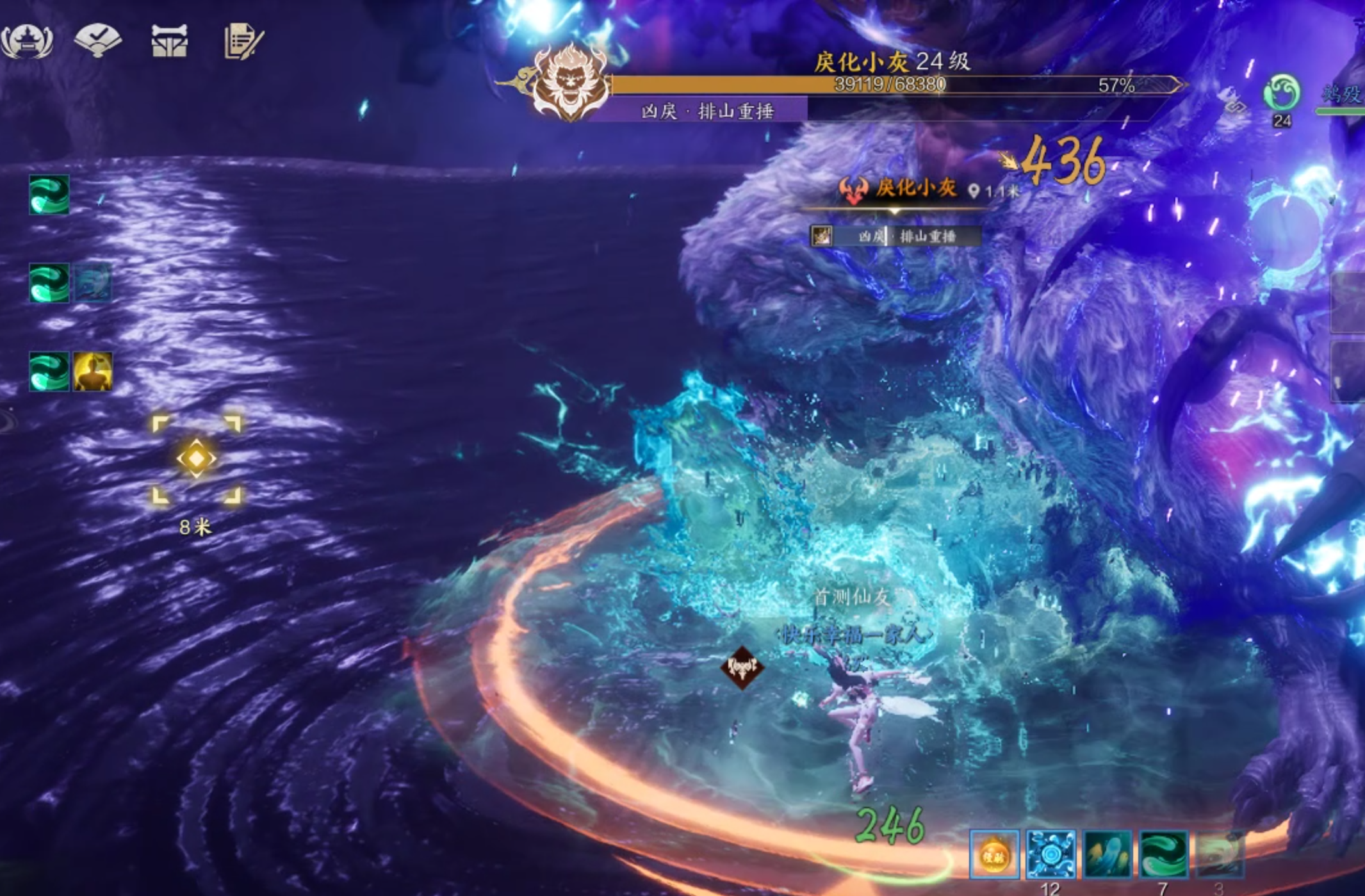This screenshot has width=1365, height=896.
Task: Select the faded wind gust skill slot
Action: pos(1220,854)
